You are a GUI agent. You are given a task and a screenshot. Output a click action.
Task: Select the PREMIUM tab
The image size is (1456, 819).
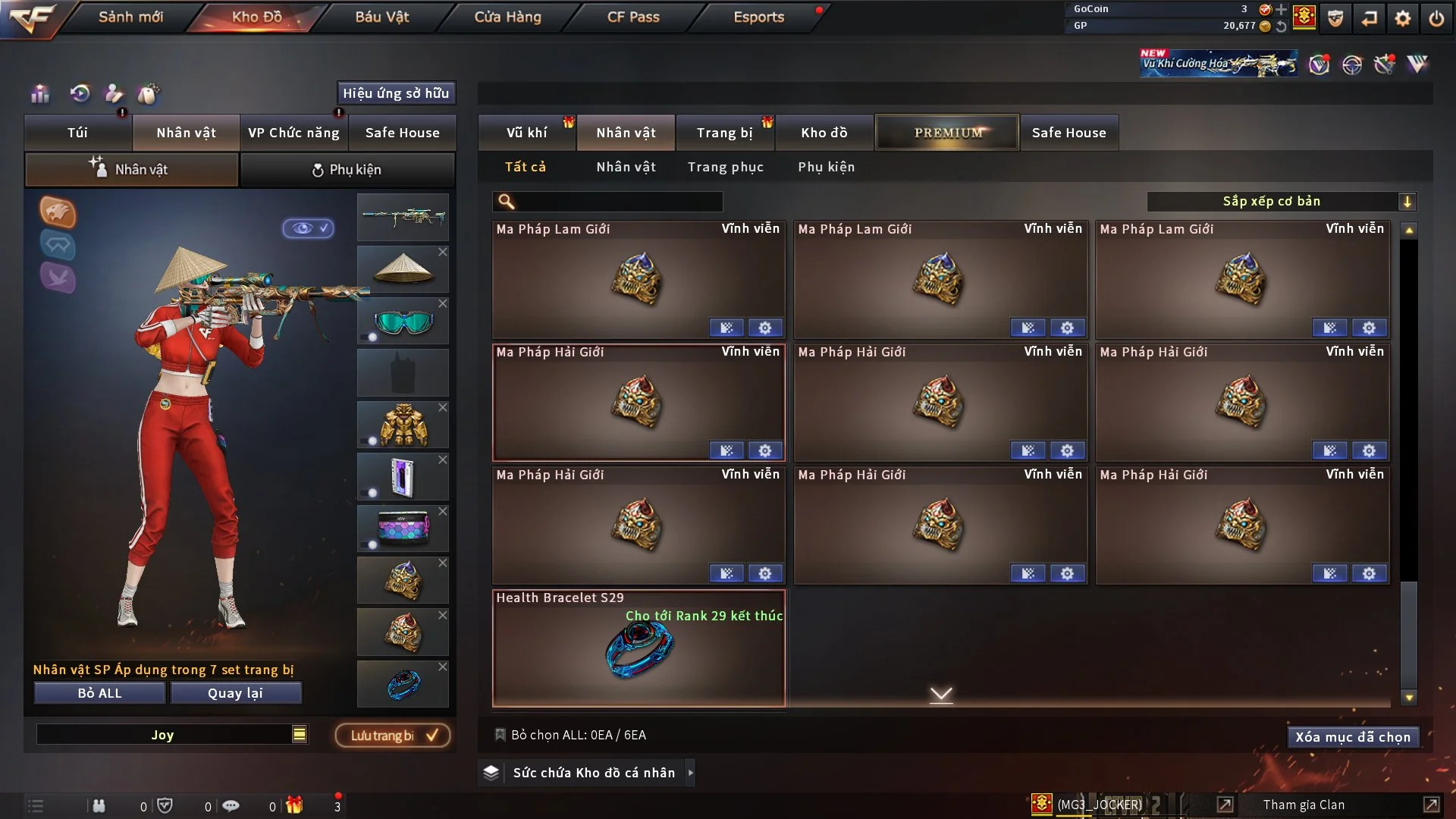(x=947, y=133)
